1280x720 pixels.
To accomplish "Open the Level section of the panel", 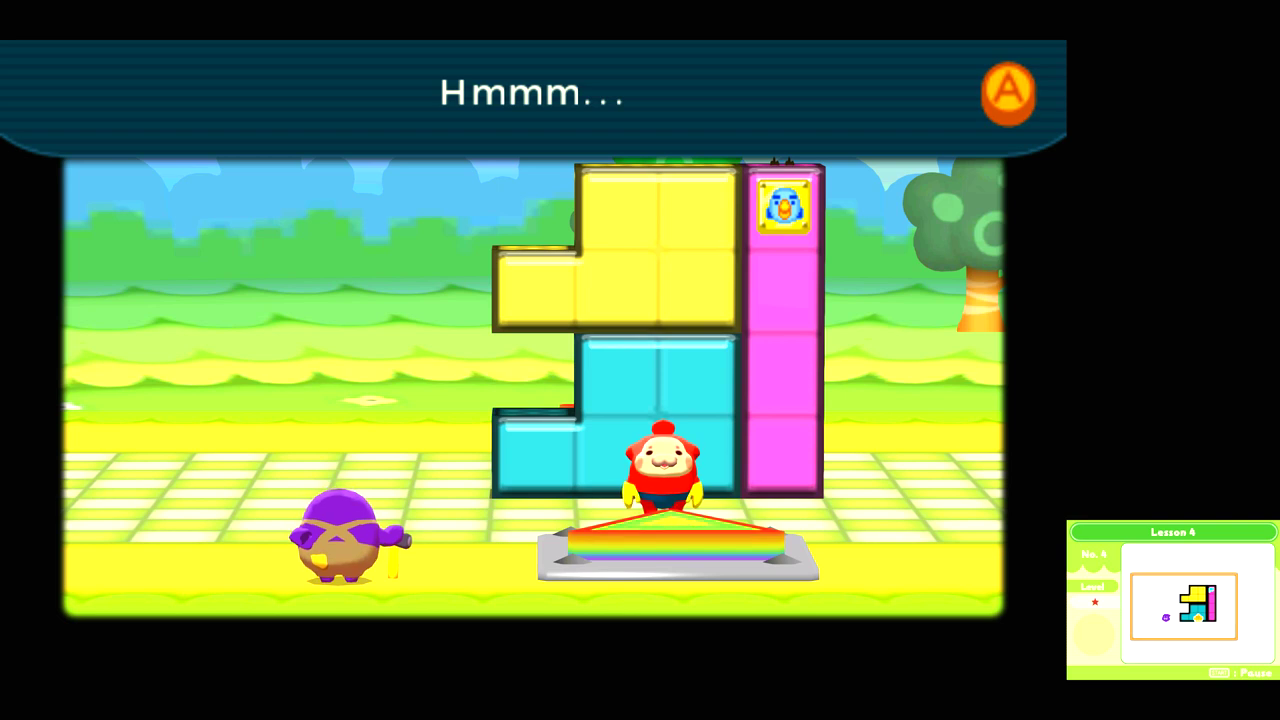I will point(1092,586).
